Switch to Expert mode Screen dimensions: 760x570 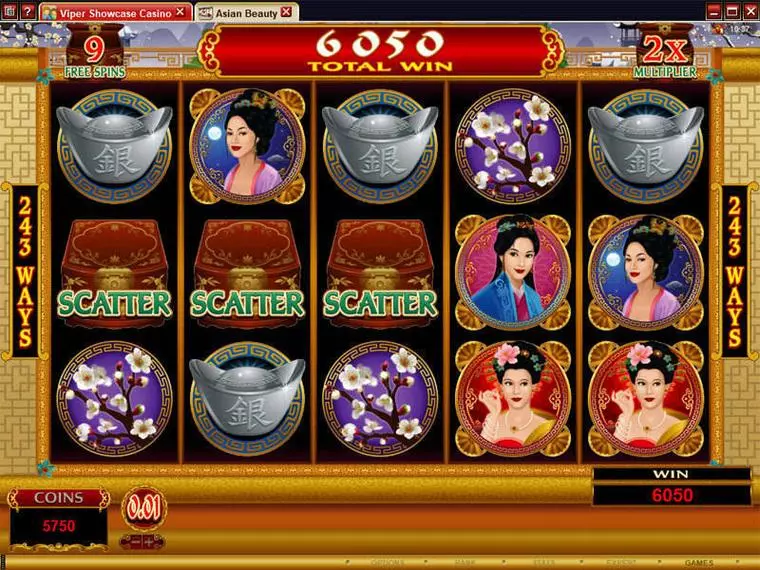click(620, 563)
